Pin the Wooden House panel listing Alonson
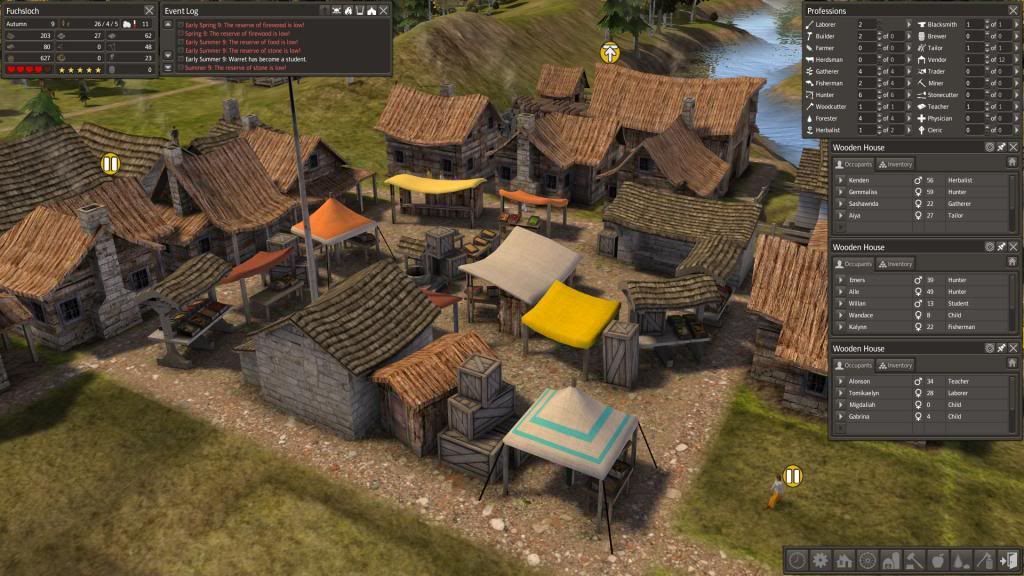This screenshot has width=1024, height=576. tap(1001, 348)
